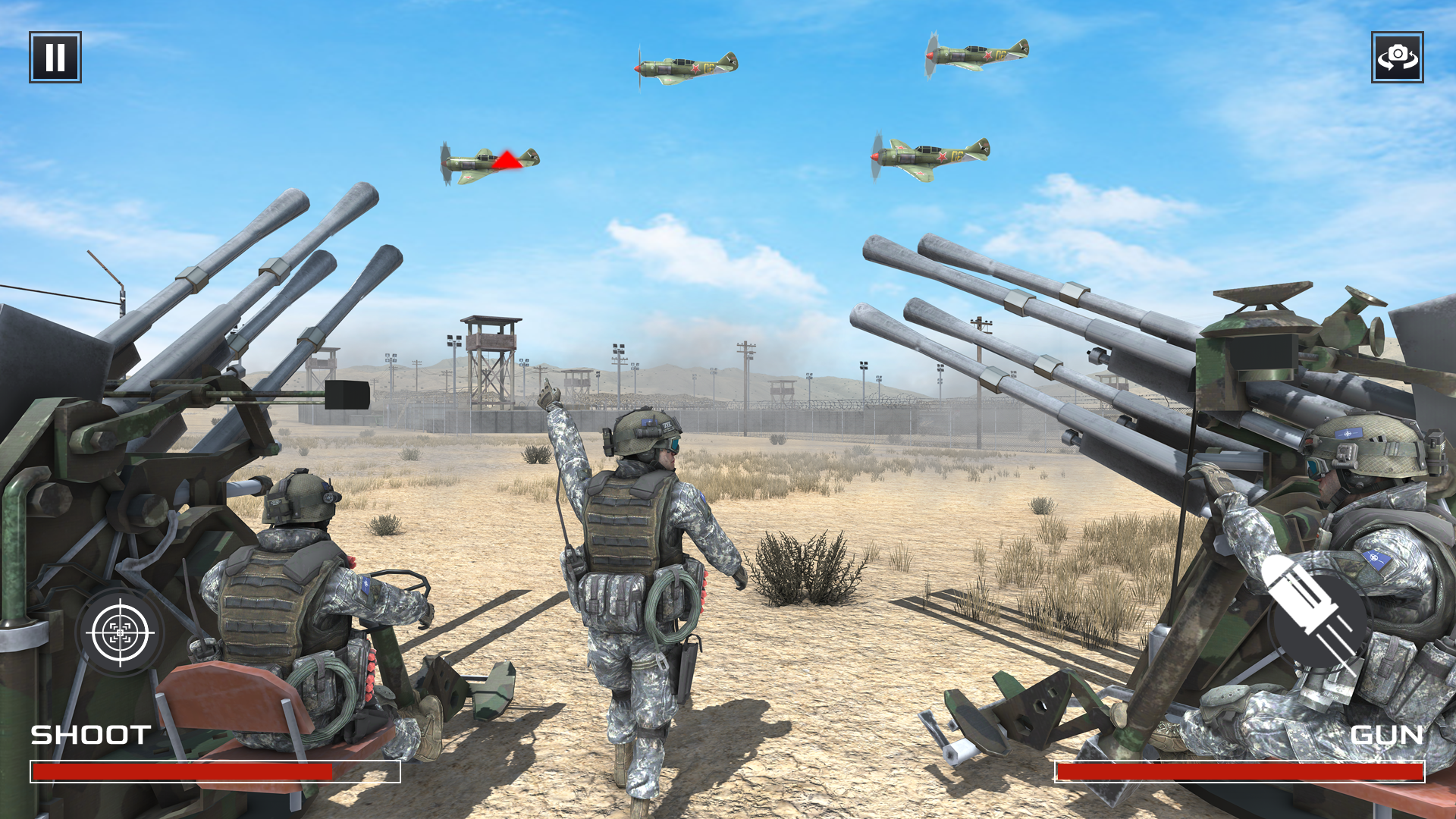Select the red triangle target marker
This screenshot has width=1456, height=819.
click(507, 159)
